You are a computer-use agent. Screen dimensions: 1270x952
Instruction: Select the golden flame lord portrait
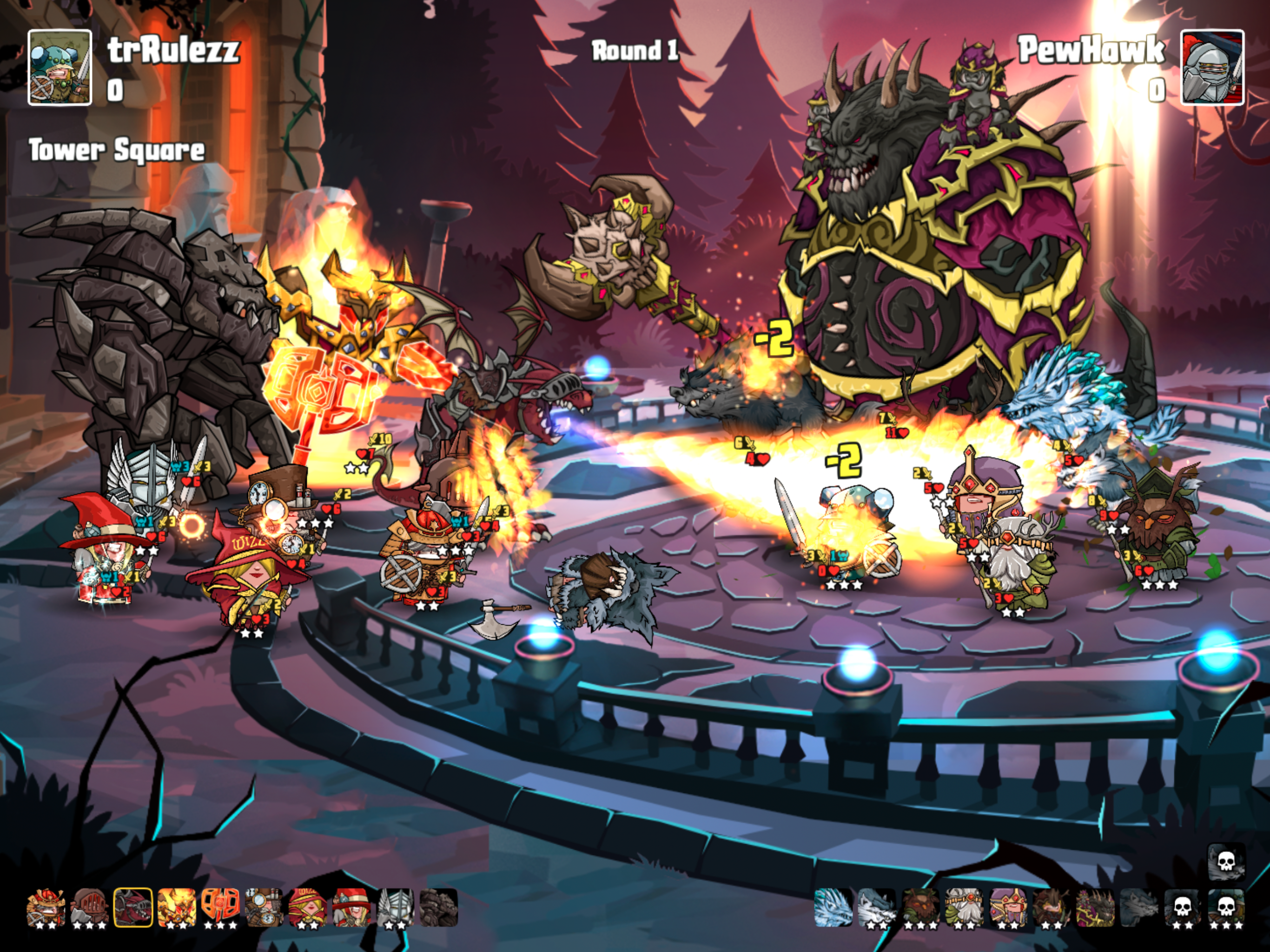coord(176,907)
